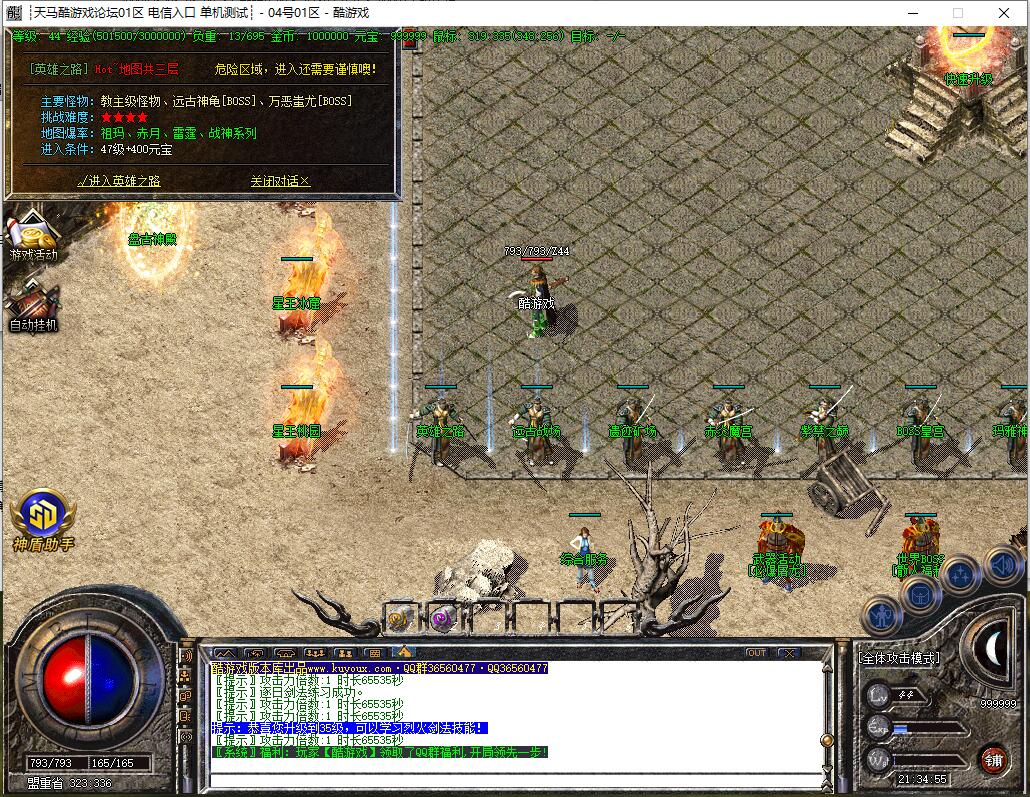Use the purple swirl item in the hotbar
Viewport: 1030px width, 797px height.
(x=442, y=618)
